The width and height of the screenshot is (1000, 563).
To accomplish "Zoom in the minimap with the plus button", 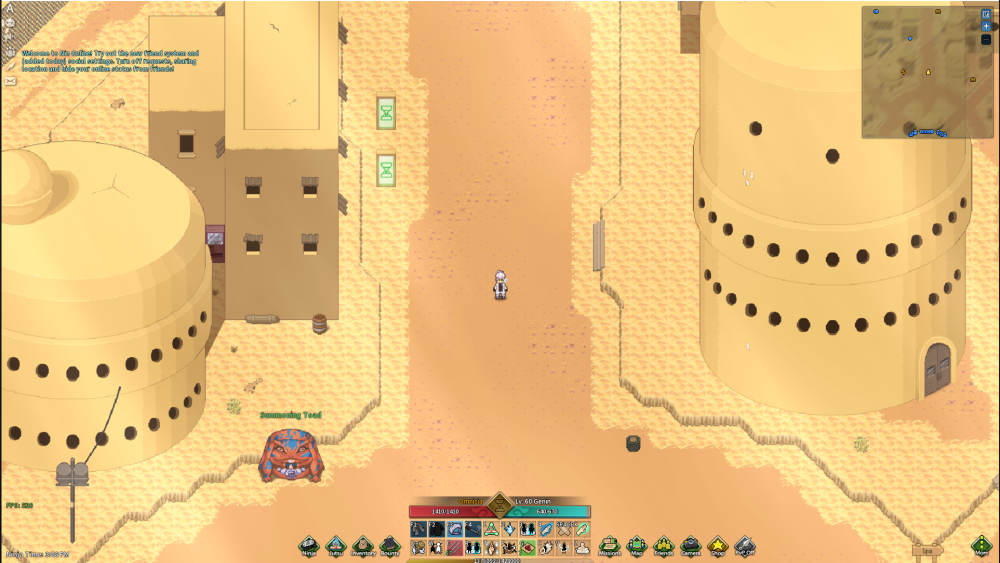I will point(986,26).
